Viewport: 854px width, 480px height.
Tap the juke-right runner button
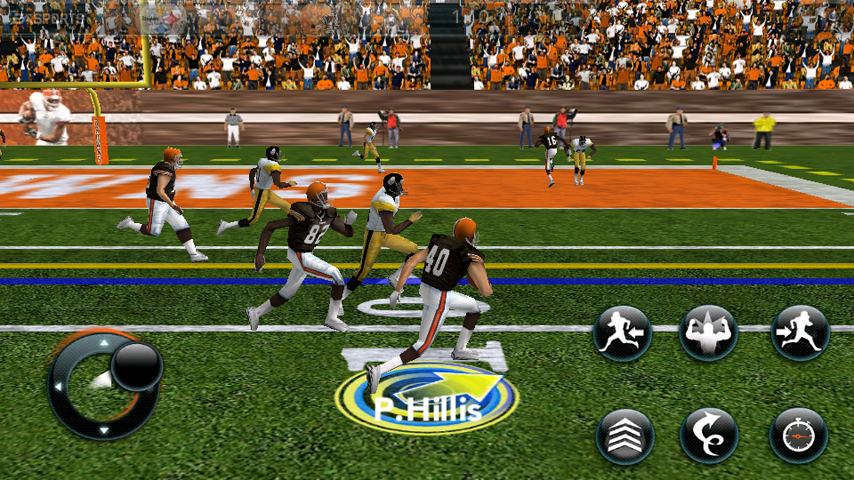pos(800,333)
